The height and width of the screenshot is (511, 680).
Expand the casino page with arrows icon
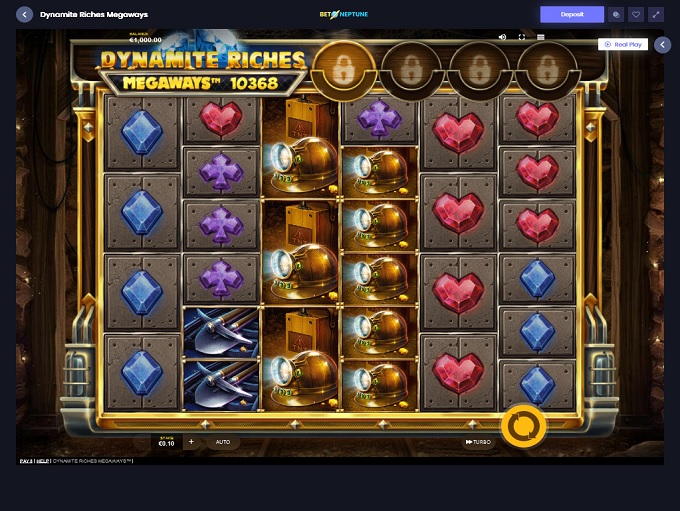656,15
